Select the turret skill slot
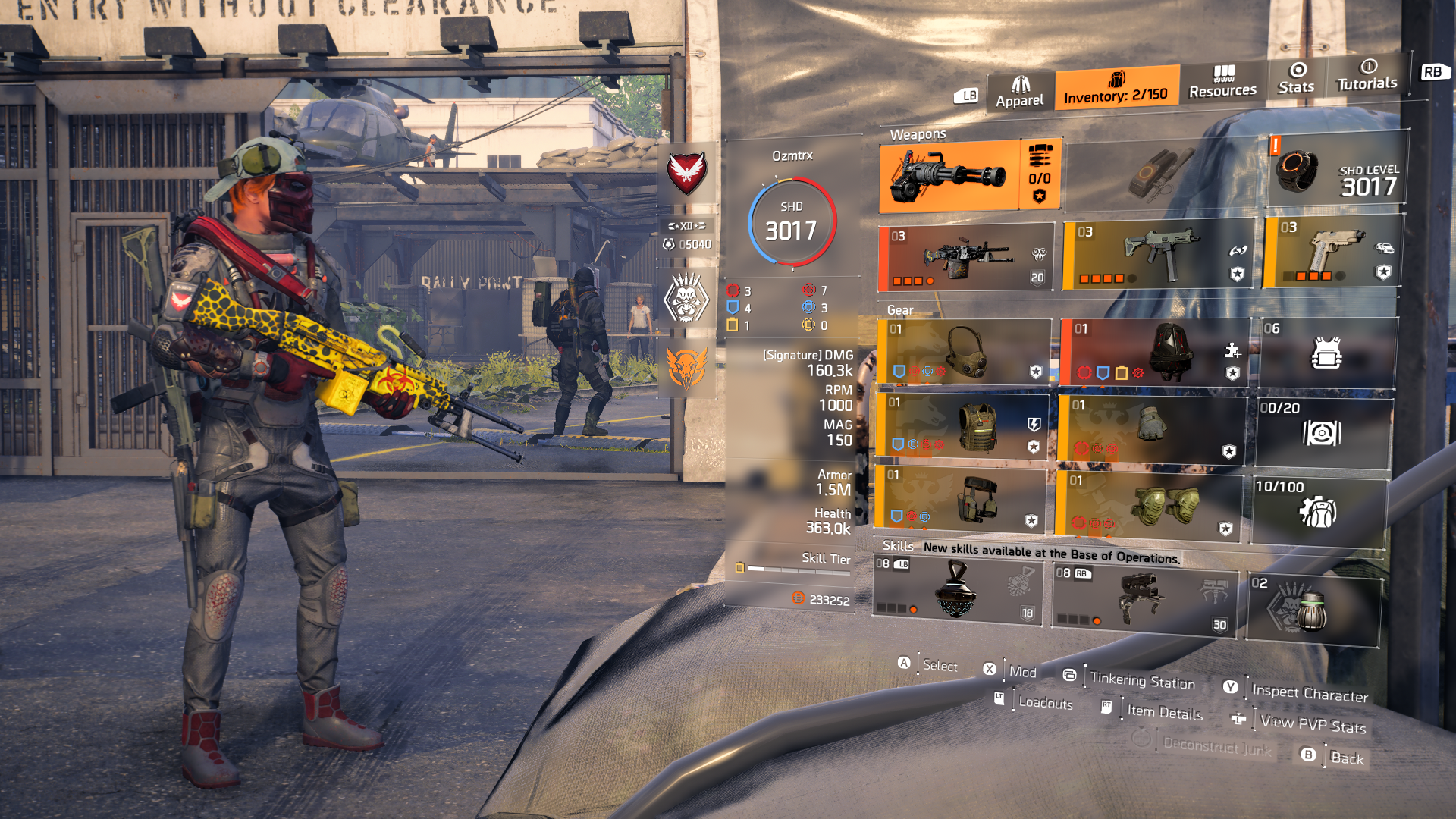 [1140, 598]
